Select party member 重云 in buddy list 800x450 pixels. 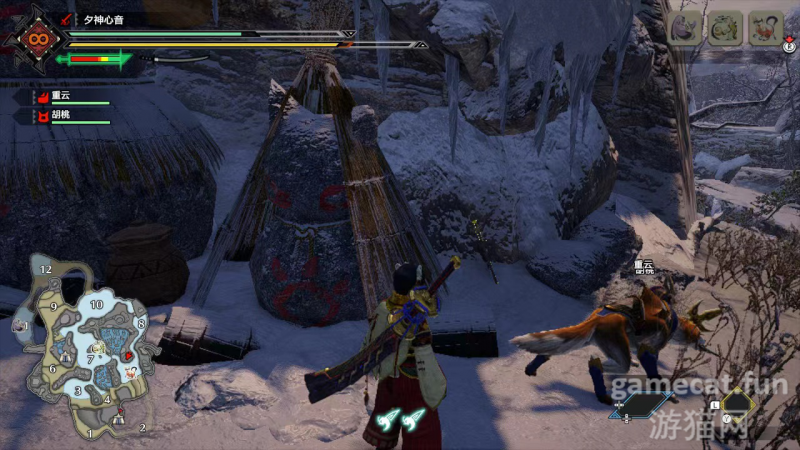pos(60,97)
